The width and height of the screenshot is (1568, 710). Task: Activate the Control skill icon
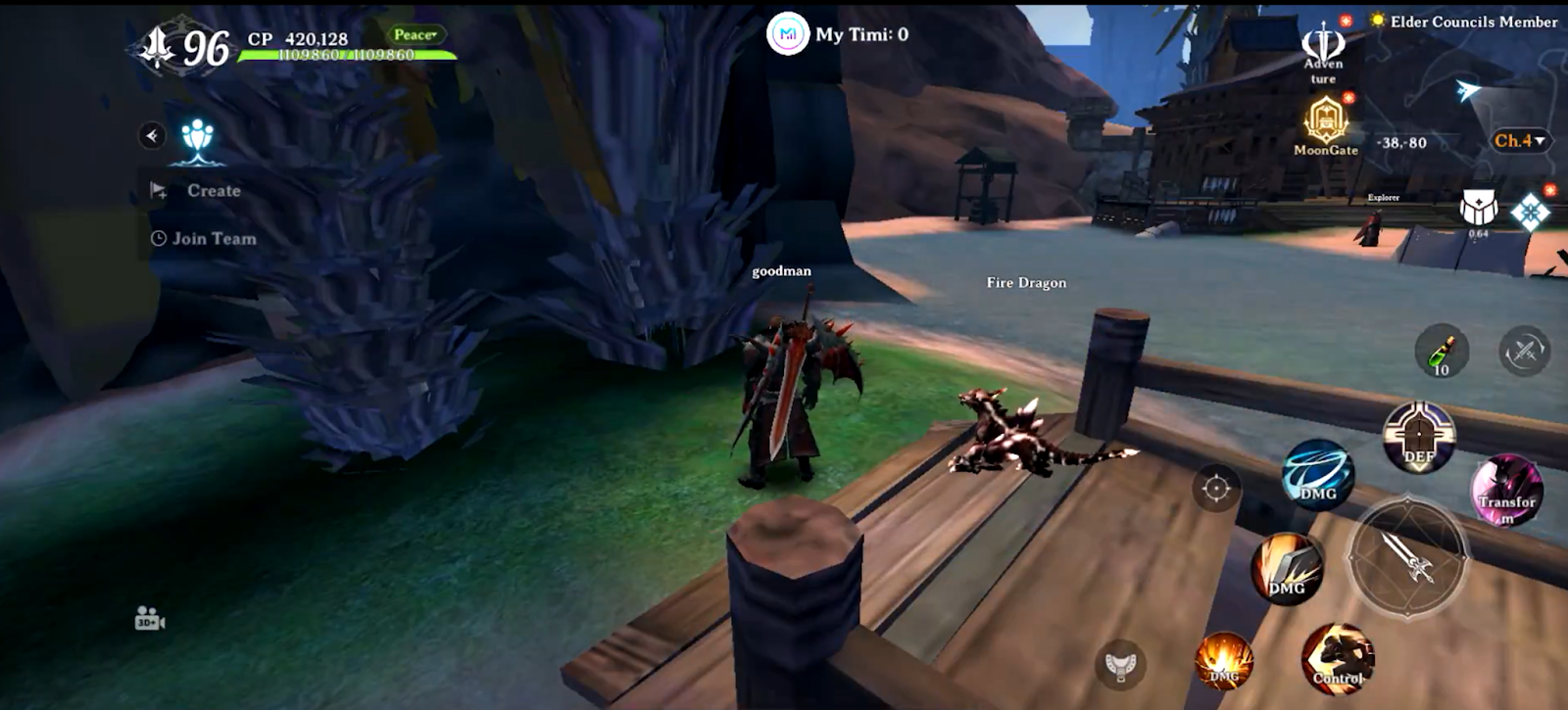coord(1337,657)
